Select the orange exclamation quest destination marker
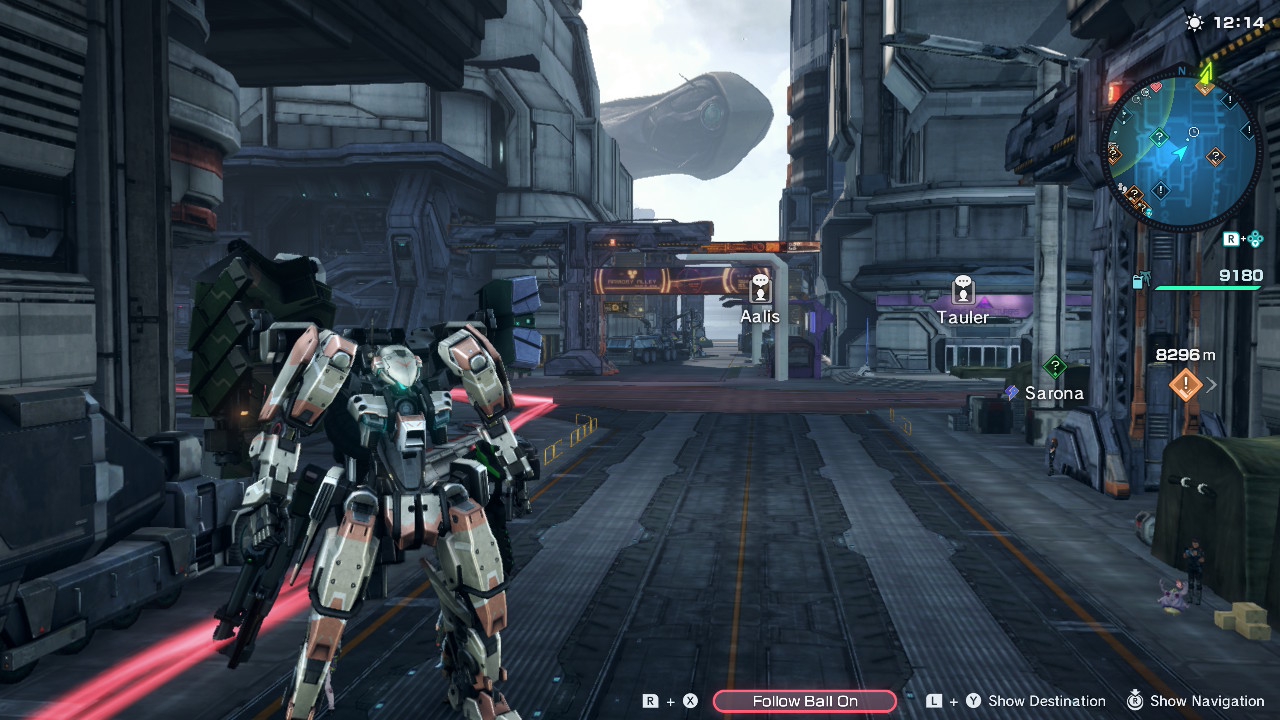The width and height of the screenshot is (1280, 720). click(x=1186, y=383)
